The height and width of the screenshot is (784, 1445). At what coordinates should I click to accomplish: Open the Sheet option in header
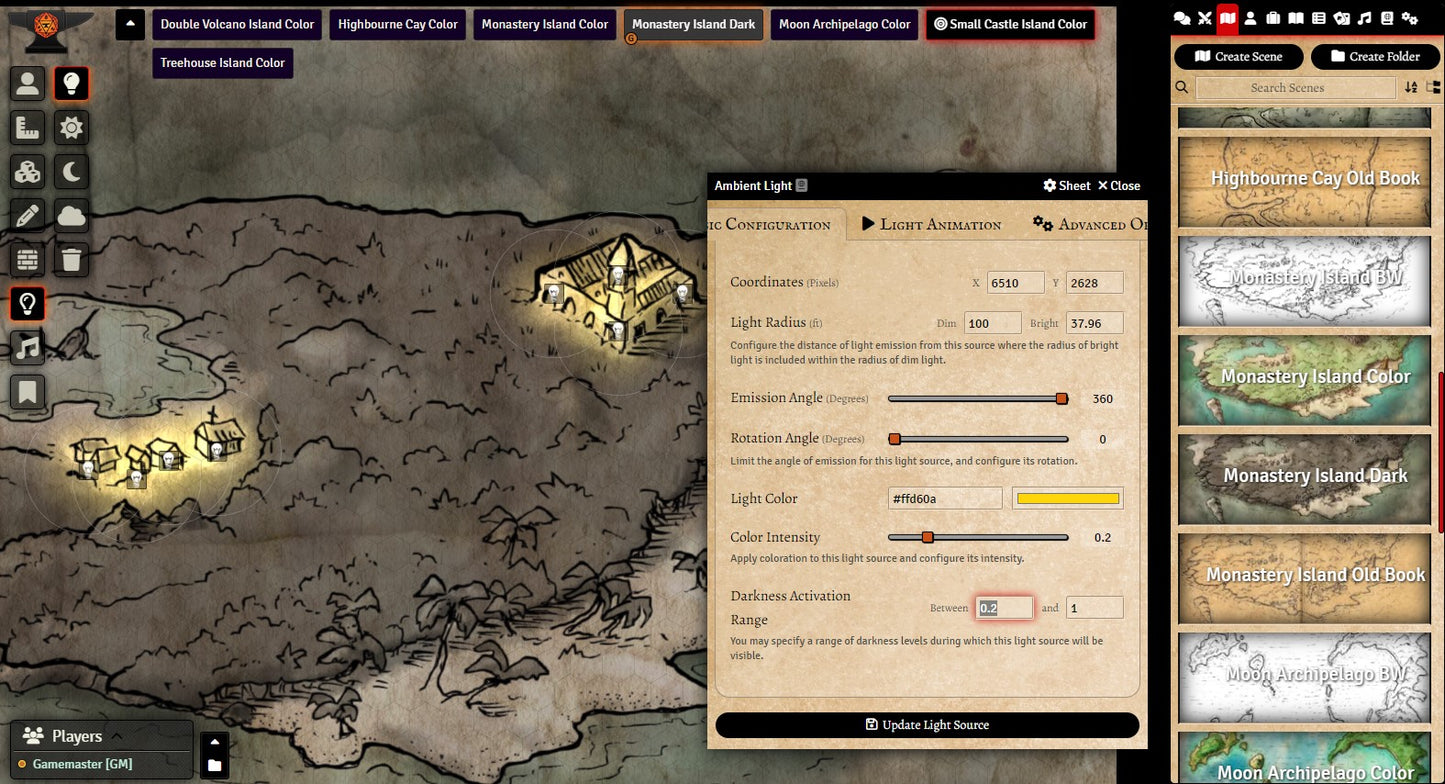(1066, 186)
